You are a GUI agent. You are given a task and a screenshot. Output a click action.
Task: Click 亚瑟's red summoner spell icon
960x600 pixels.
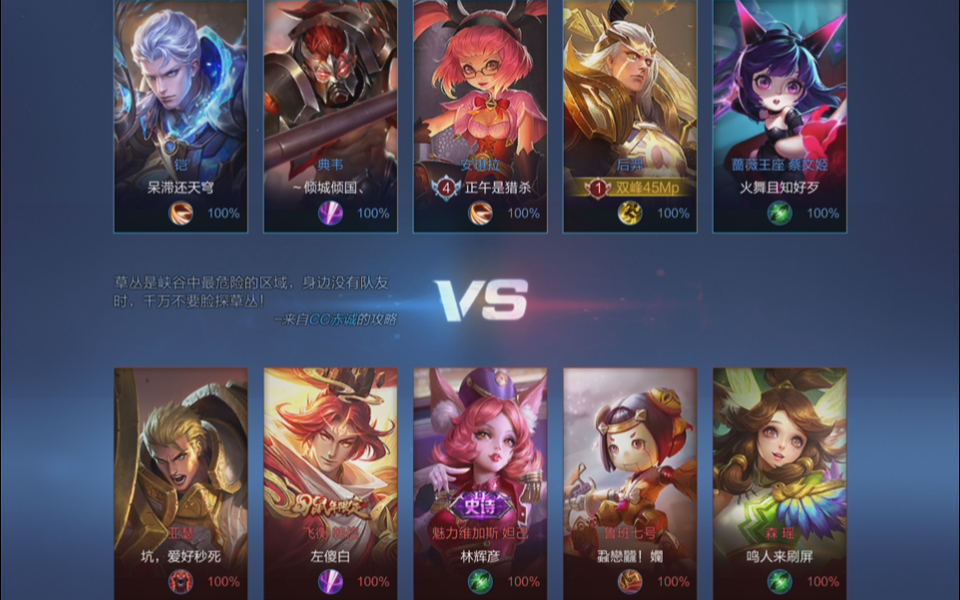point(180,581)
